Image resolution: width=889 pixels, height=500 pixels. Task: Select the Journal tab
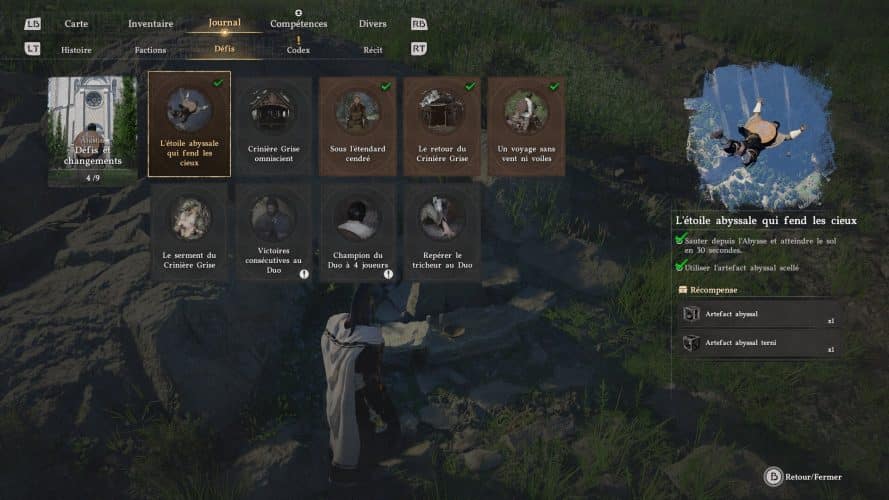click(224, 23)
